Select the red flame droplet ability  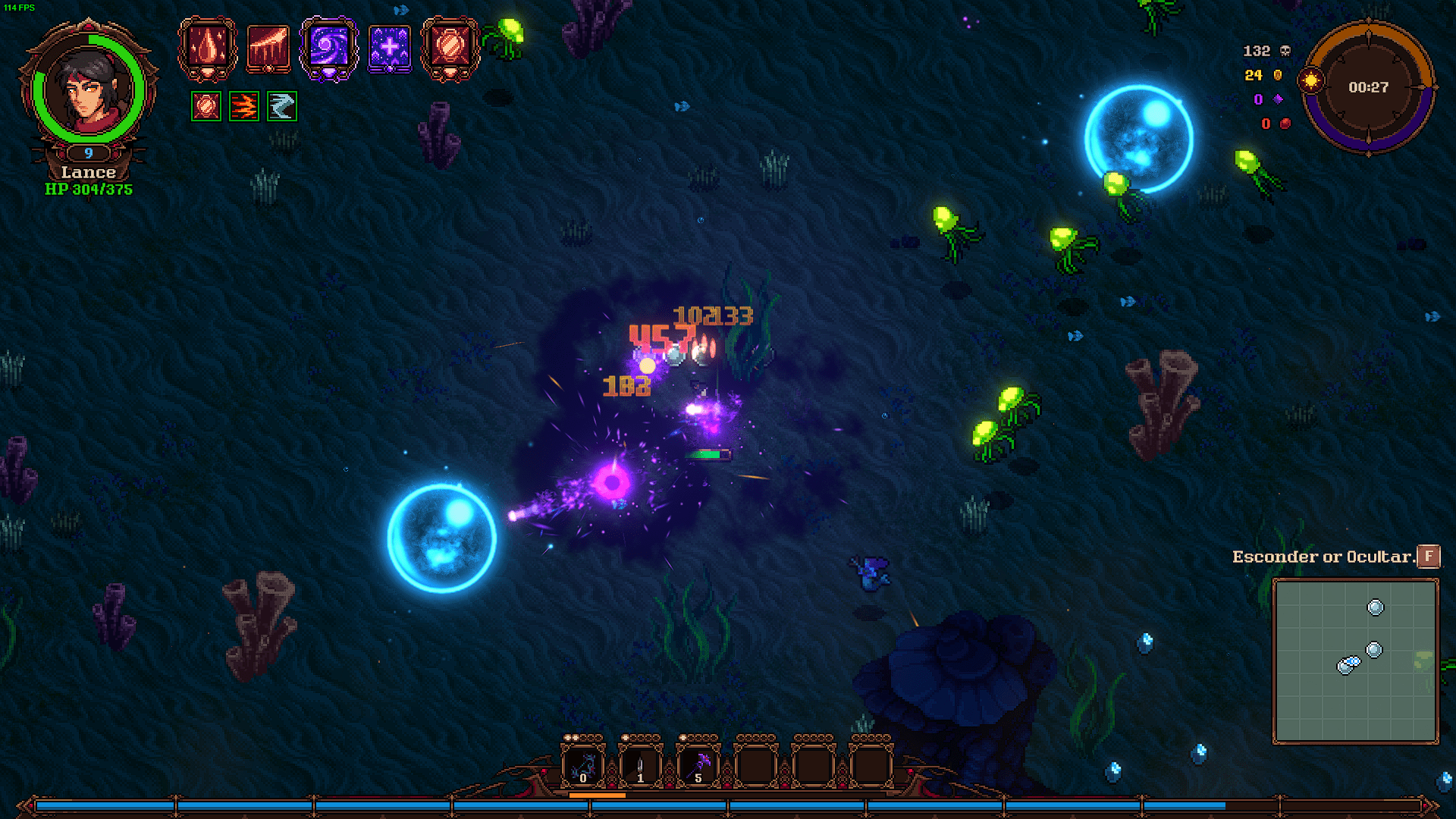207,48
